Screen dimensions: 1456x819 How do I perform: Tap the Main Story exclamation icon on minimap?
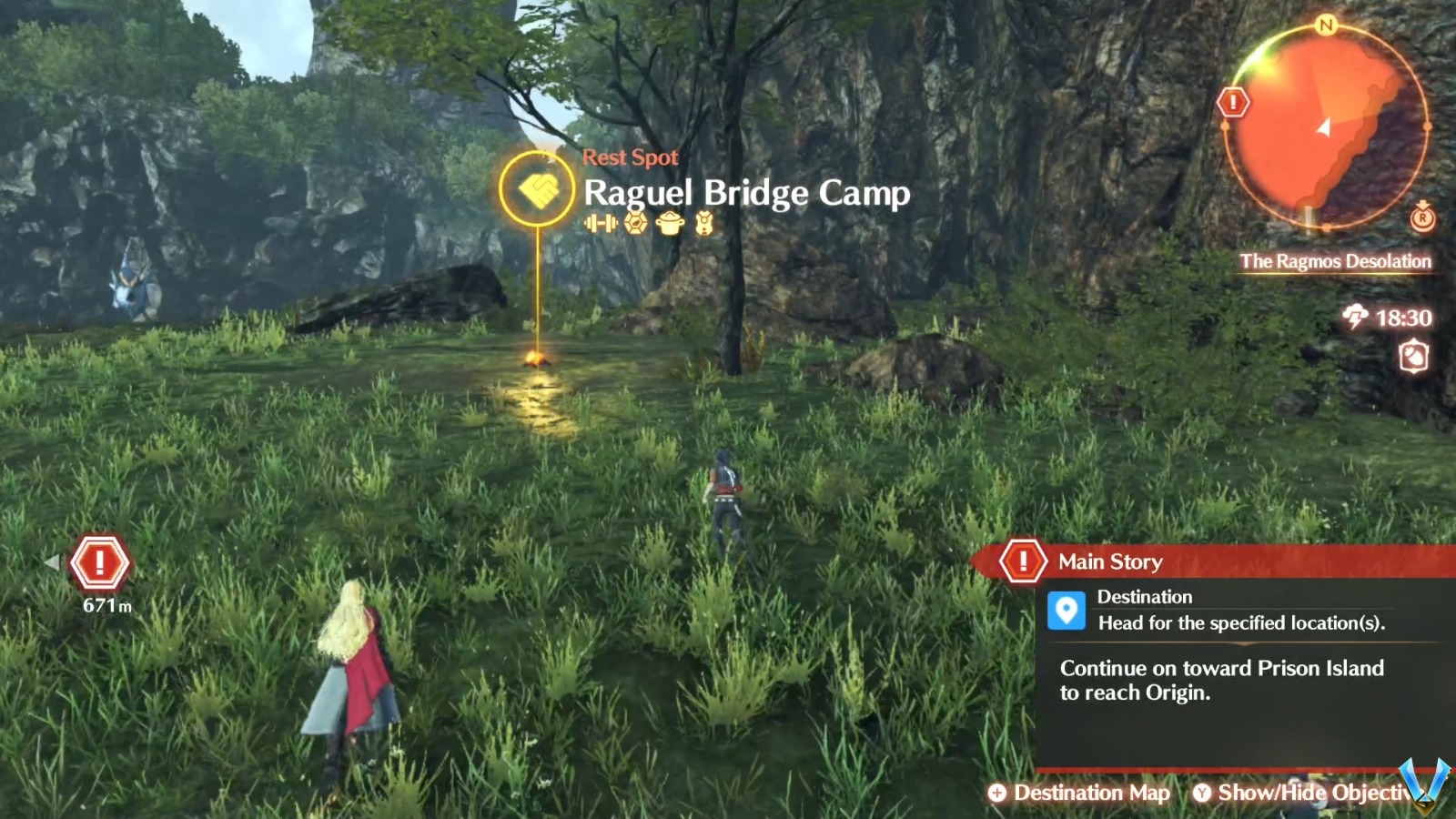1233,100
